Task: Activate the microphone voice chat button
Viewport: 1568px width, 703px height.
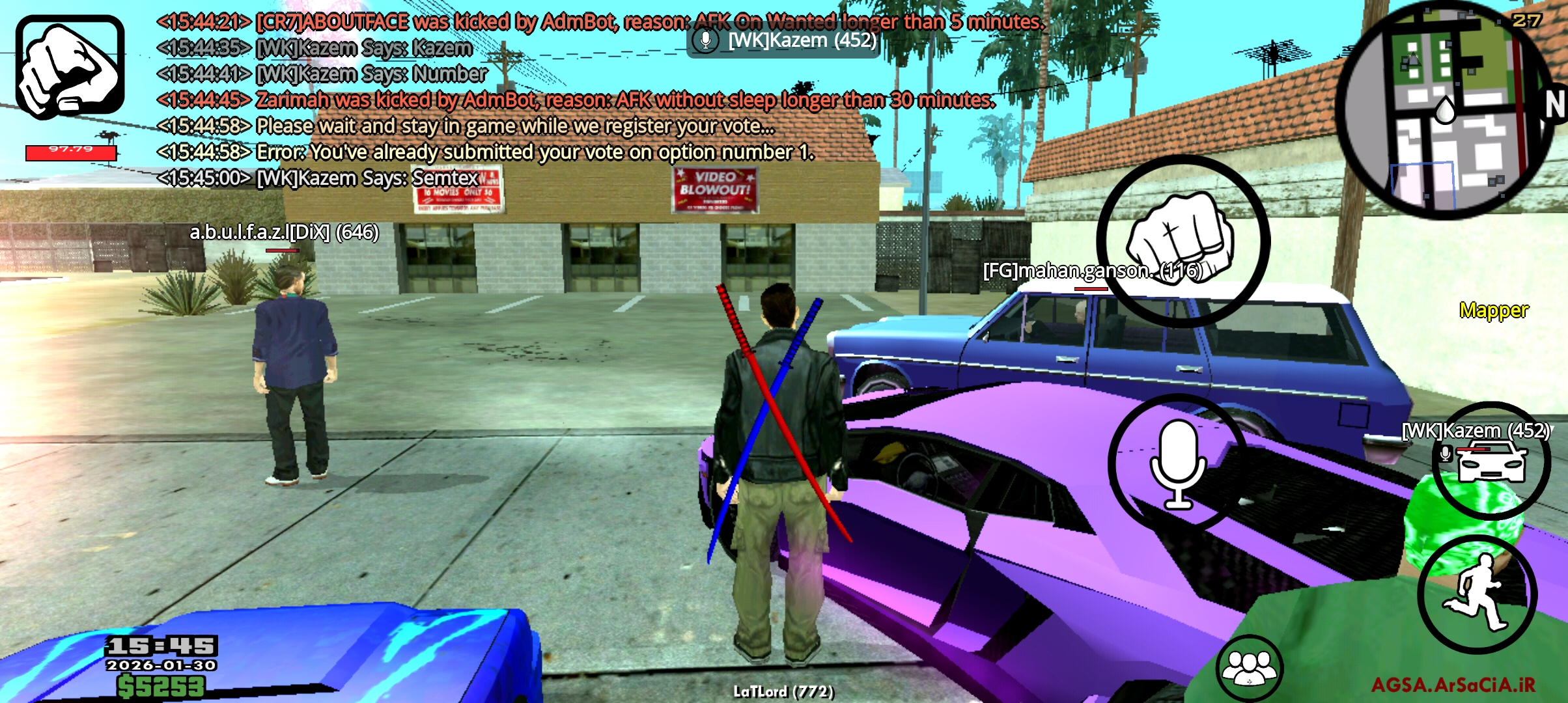Action: click(1177, 463)
